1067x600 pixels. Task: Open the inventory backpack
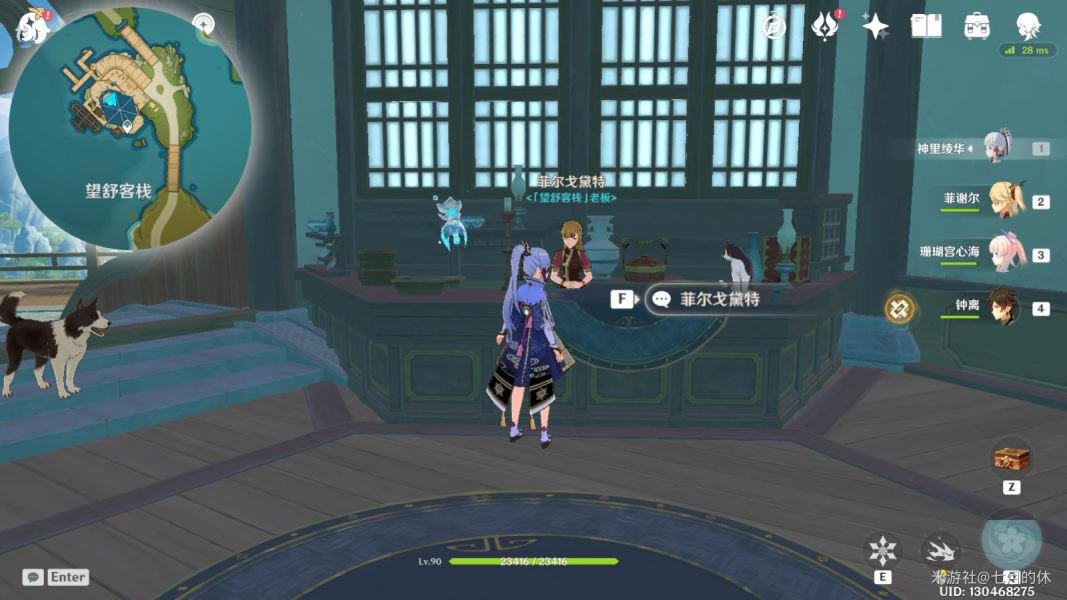pyautogui.click(x=977, y=27)
